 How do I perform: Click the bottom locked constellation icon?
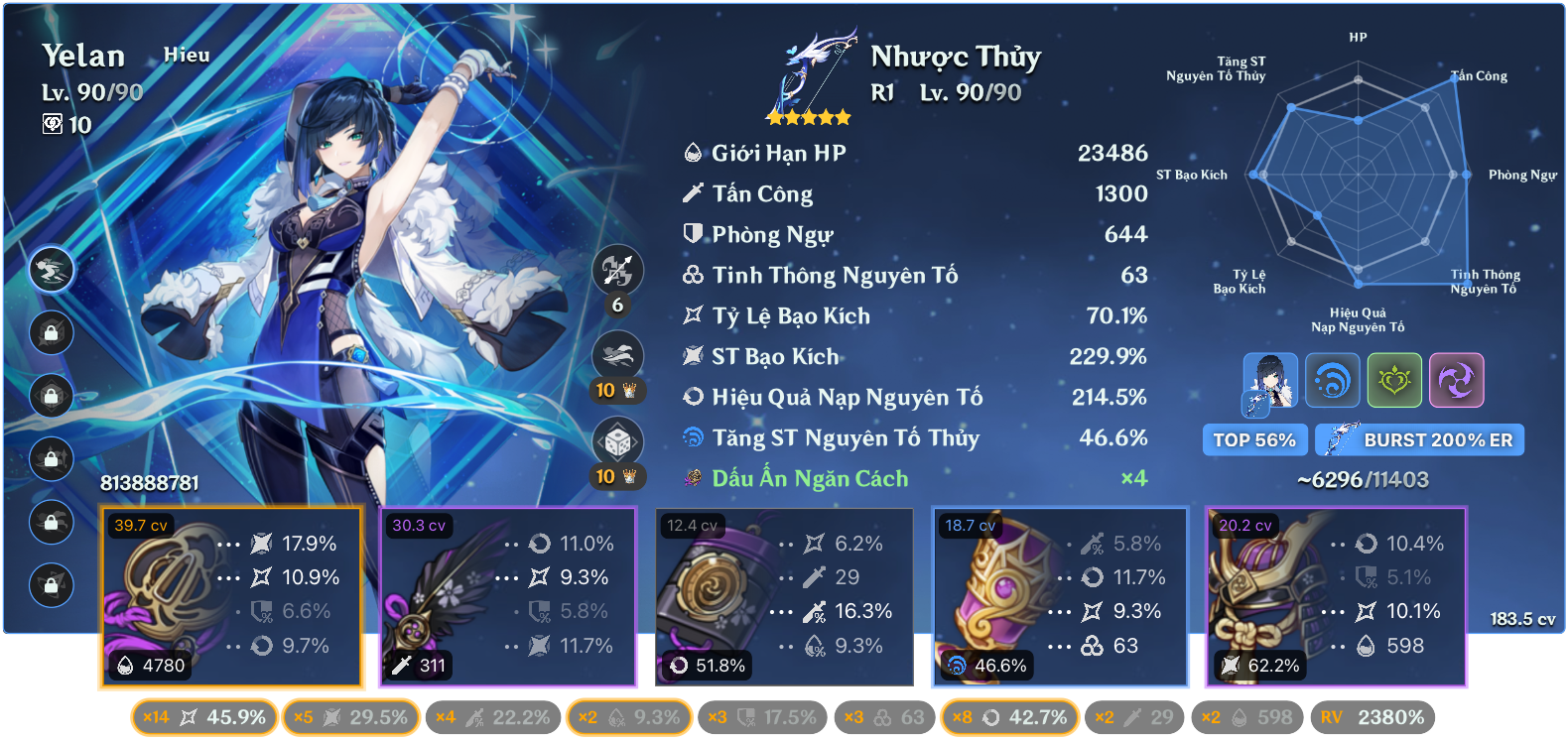(x=52, y=585)
